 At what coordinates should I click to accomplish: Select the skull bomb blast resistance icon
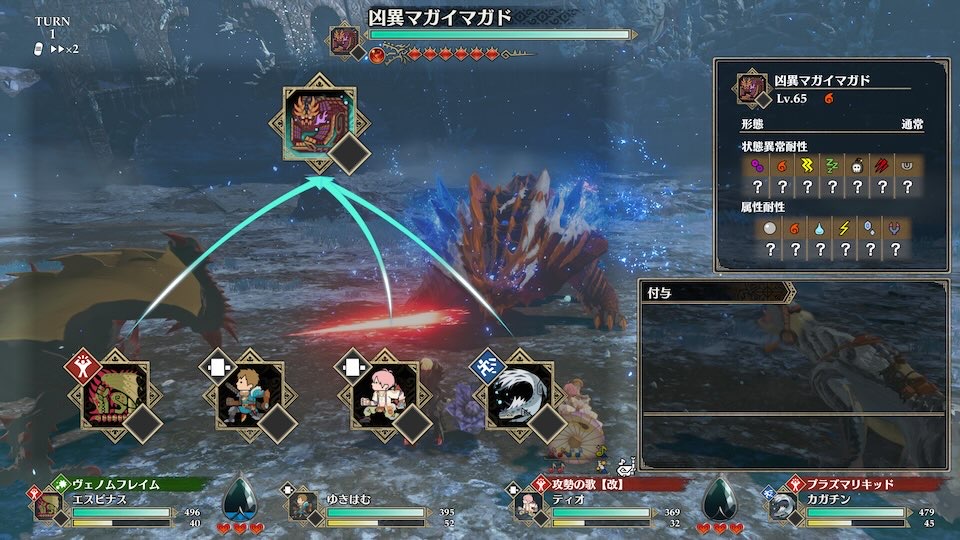pos(855,165)
